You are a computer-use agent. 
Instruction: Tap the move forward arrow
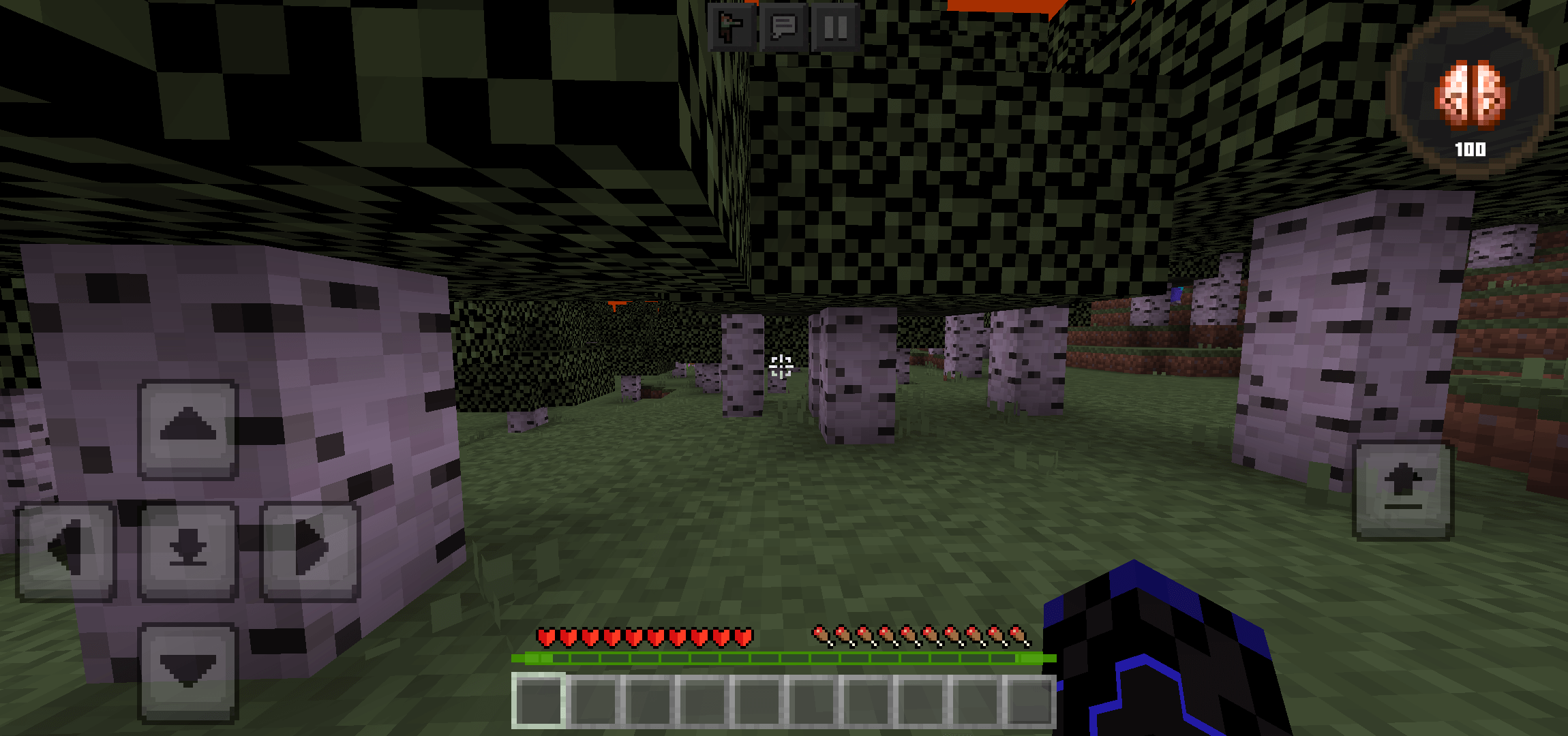[x=188, y=429]
